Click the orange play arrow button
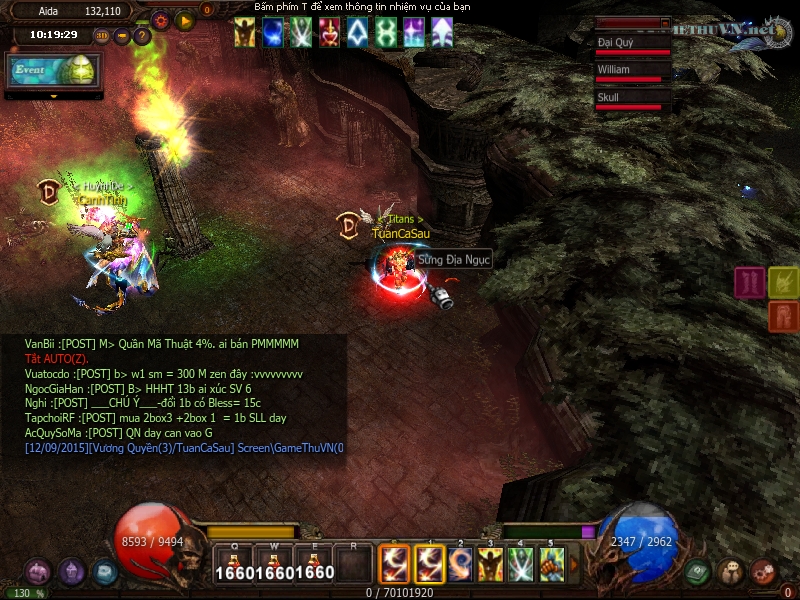The width and height of the screenshot is (800, 600). click(184, 19)
